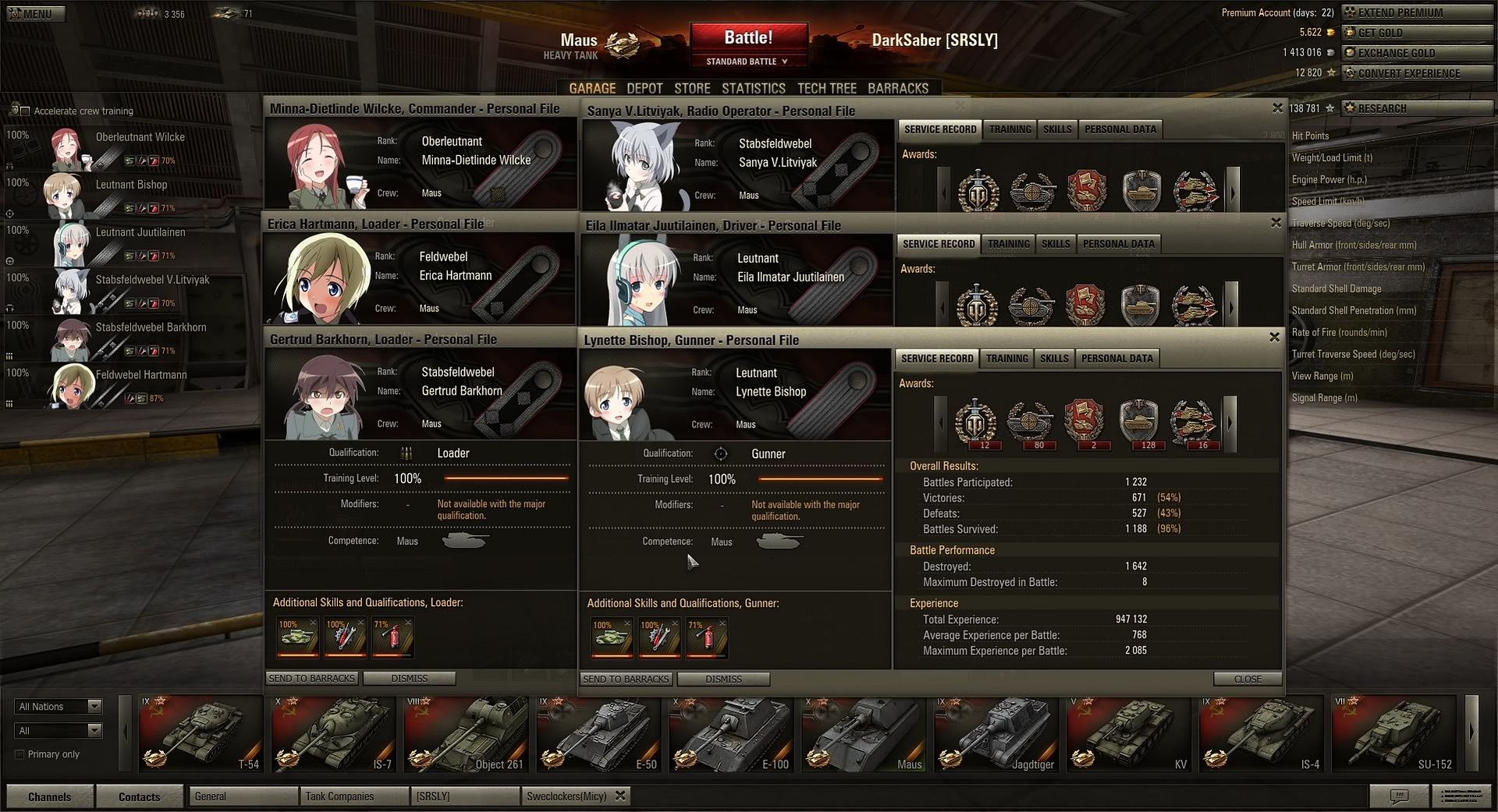
Task: Choose Convert Experience option
Action: click(1417, 73)
